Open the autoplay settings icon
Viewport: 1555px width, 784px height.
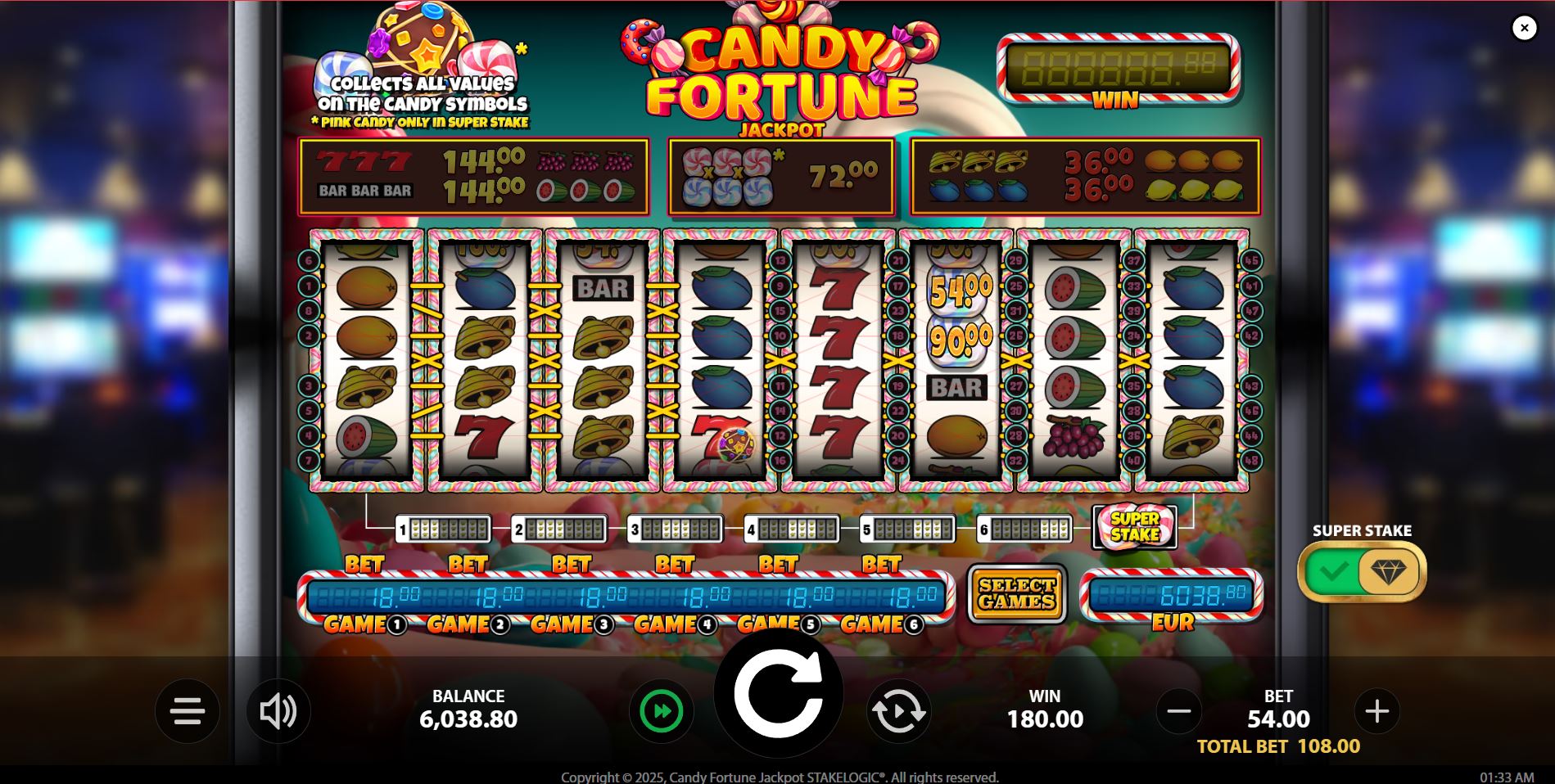pos(898,710)
